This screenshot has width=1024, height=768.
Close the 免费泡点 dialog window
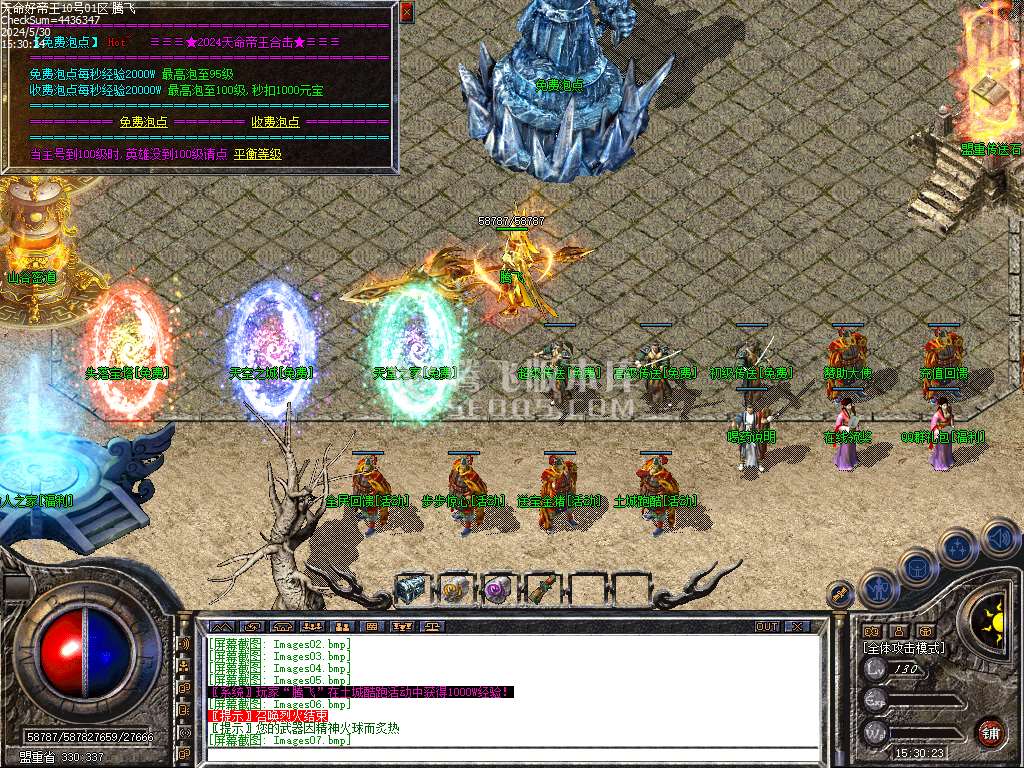406,12
